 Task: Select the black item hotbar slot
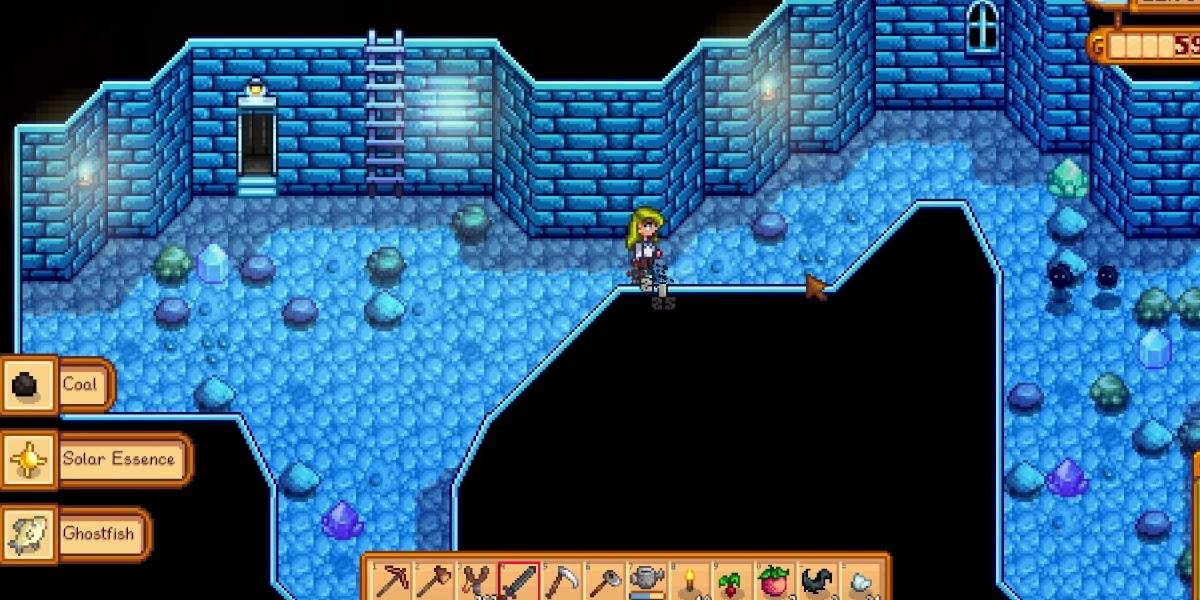(817, 581)
